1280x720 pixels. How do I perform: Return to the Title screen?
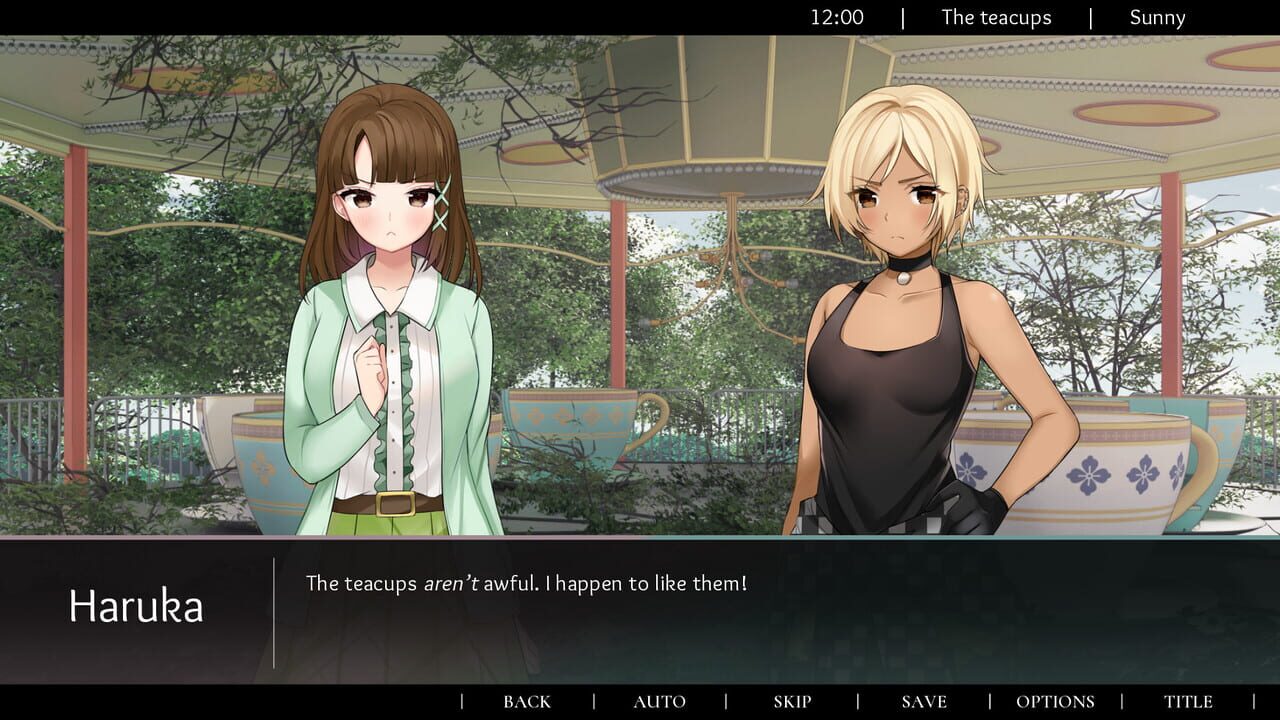coord(1188,701)
